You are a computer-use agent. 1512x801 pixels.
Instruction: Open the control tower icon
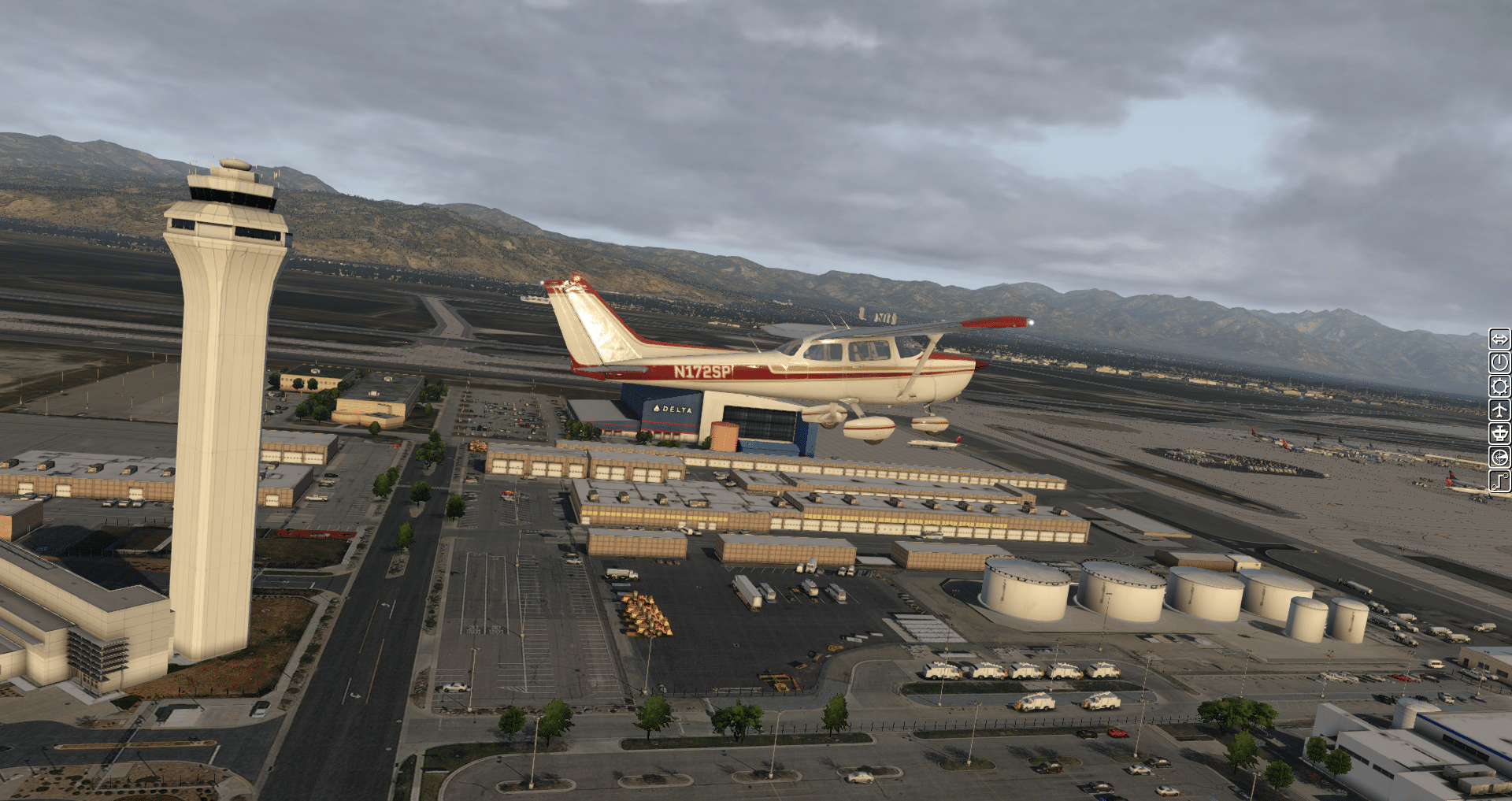click(x=1499, y=433)
